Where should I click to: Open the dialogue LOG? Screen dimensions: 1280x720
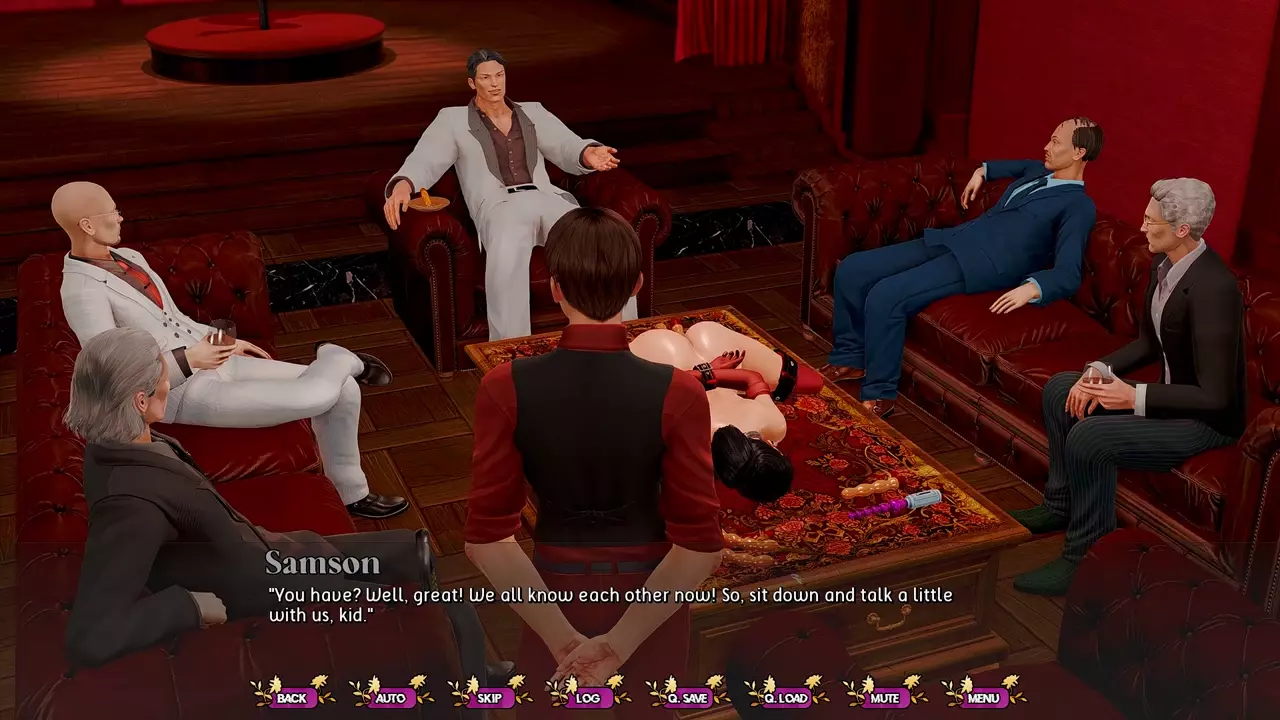pyautogui.click(x=588, y=697)
